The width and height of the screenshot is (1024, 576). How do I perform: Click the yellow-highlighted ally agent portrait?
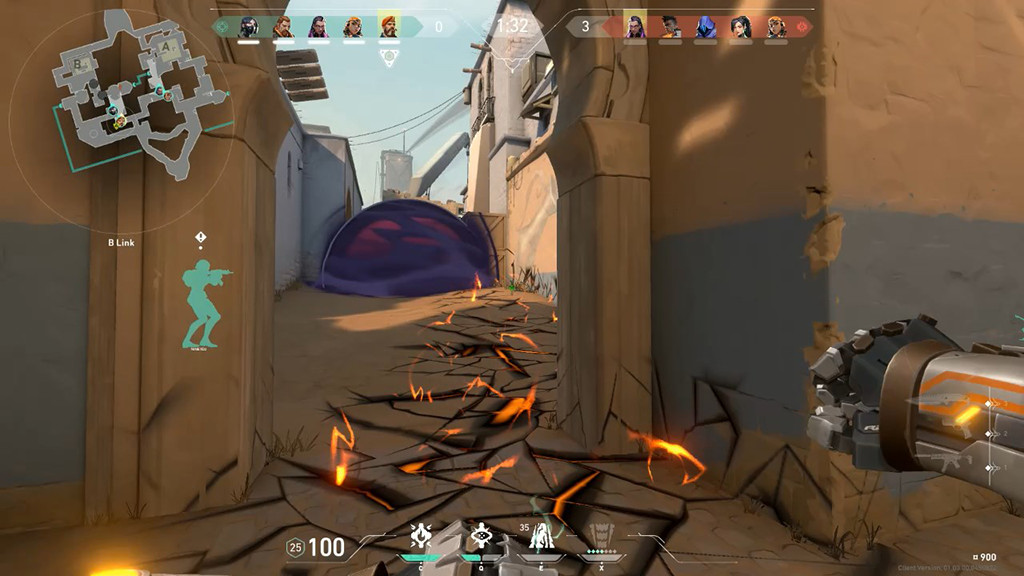coord(388,27)
